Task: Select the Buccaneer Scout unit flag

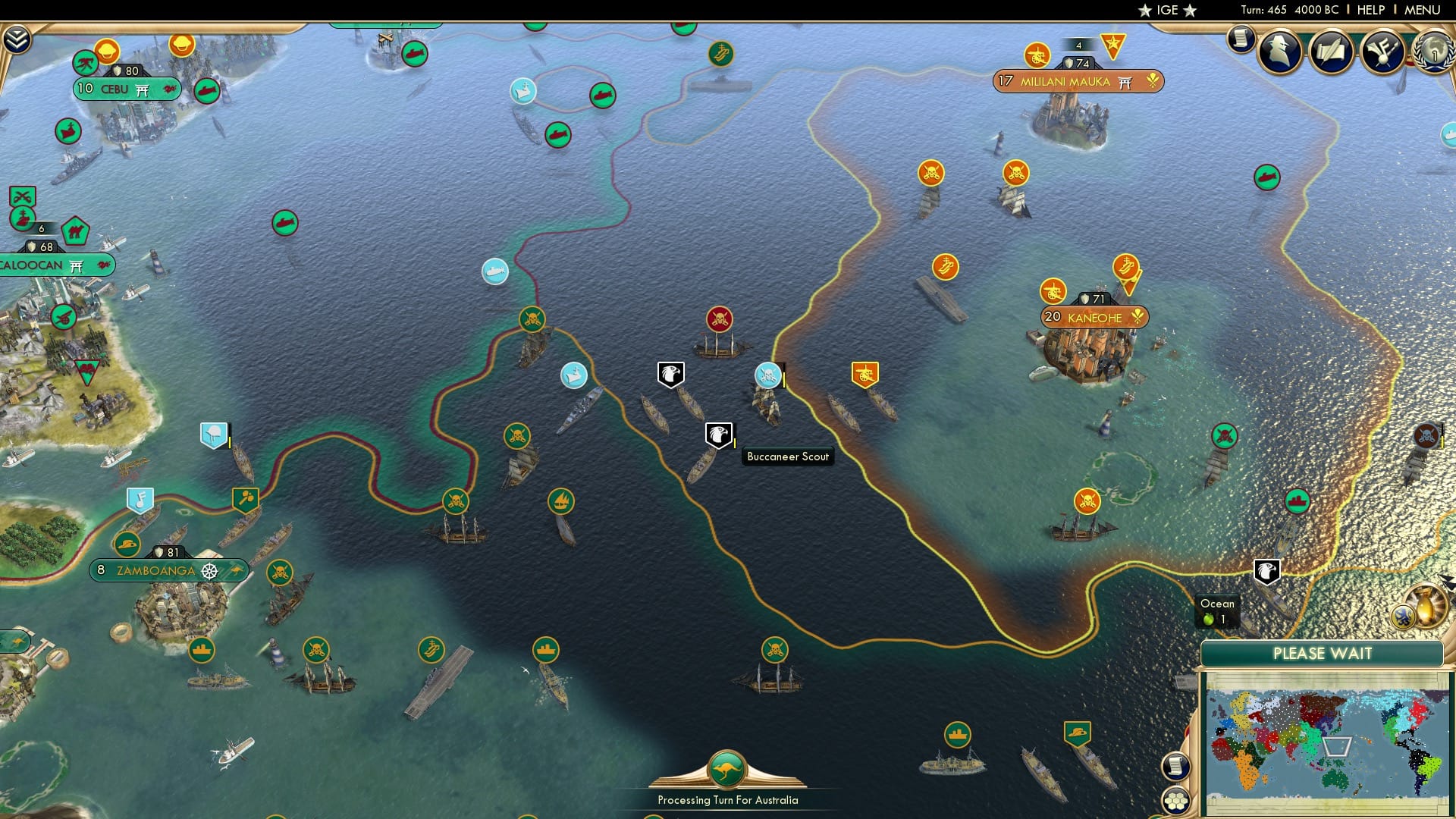Action: (717, 435)
